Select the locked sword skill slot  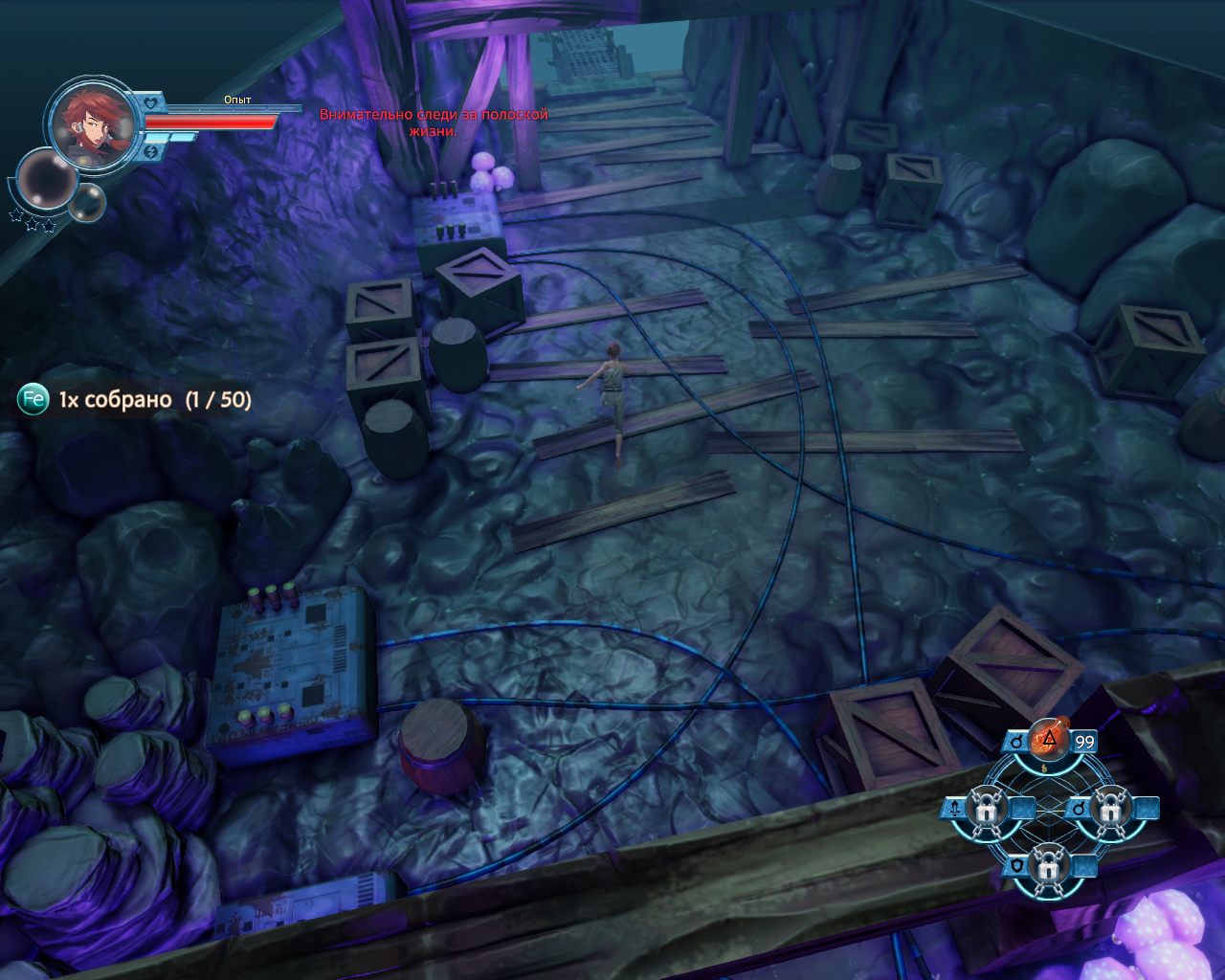click(x=986, y=810)
